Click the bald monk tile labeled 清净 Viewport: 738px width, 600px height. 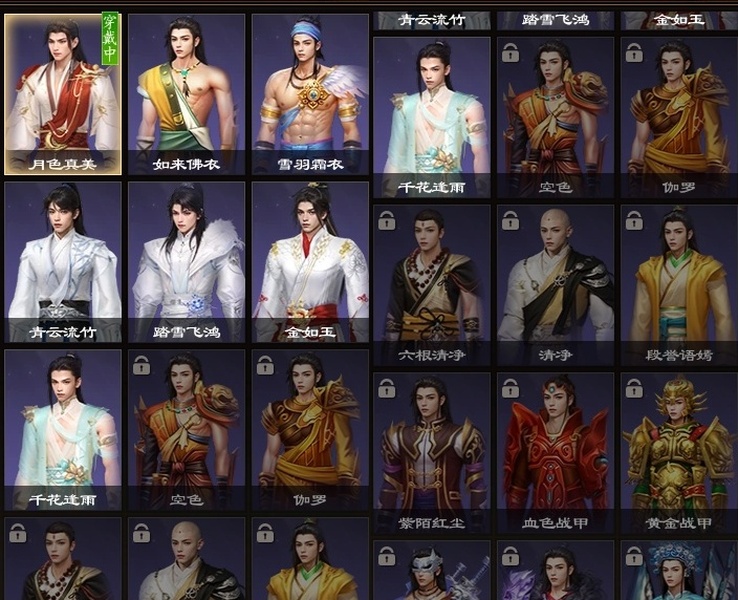click(x=556, y=286)
